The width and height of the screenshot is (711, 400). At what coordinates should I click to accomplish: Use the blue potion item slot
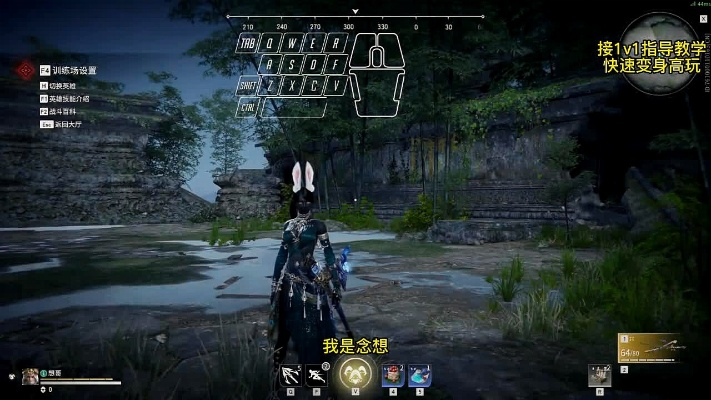click(x=419, y=375)
